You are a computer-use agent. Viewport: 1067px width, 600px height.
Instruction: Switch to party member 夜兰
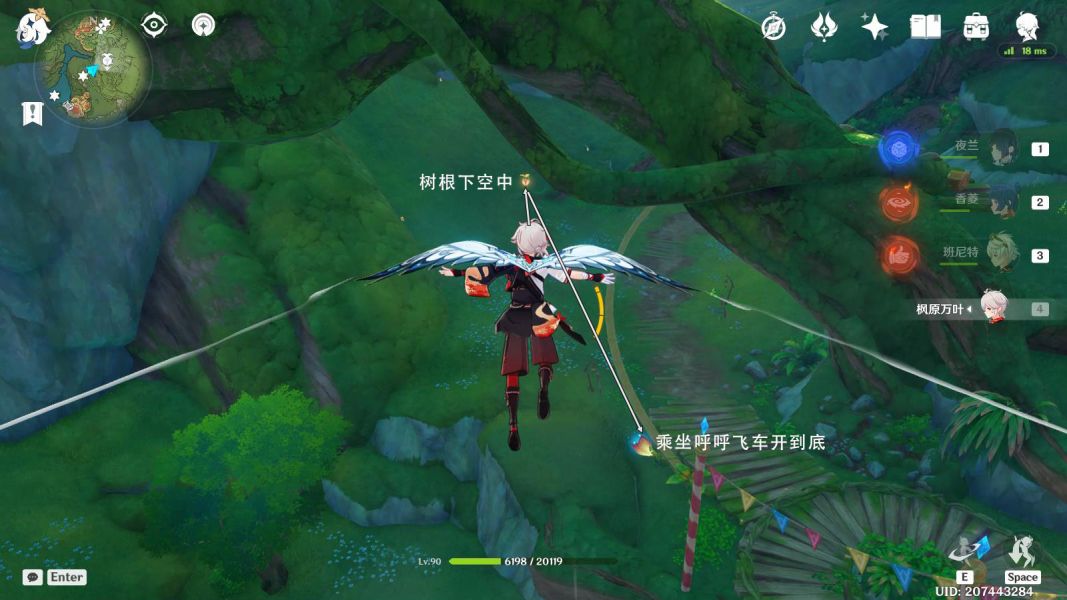tap(1002, 149)
